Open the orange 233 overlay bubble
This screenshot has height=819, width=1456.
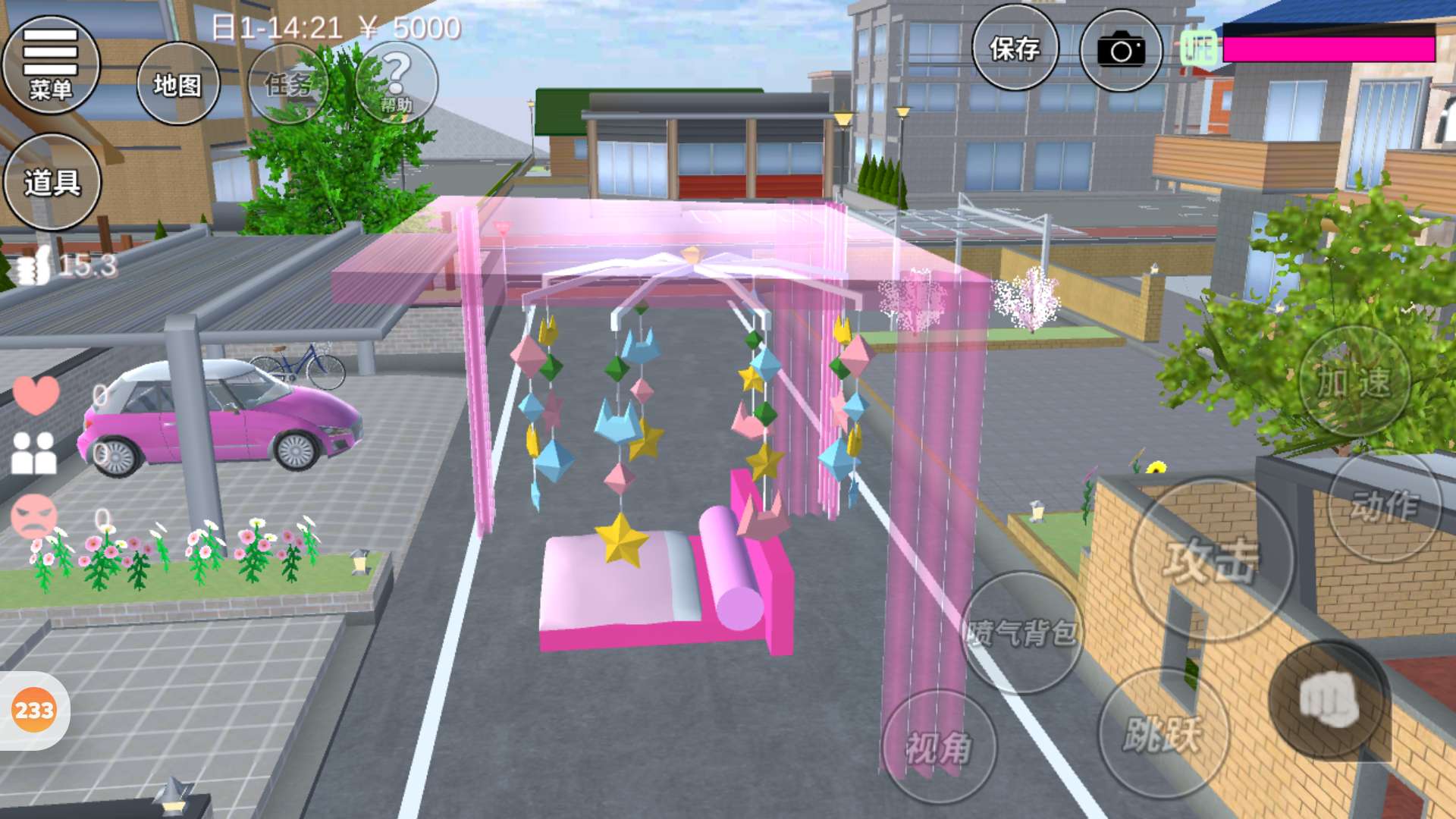point(34,711)
